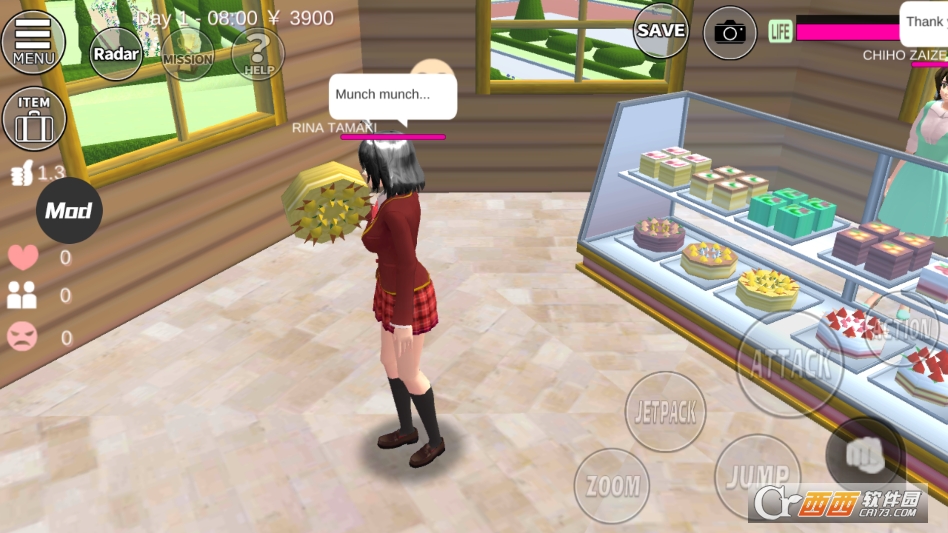948x533 pixels.
Task: Tap the fist punch button
Action: pos(864,454)
